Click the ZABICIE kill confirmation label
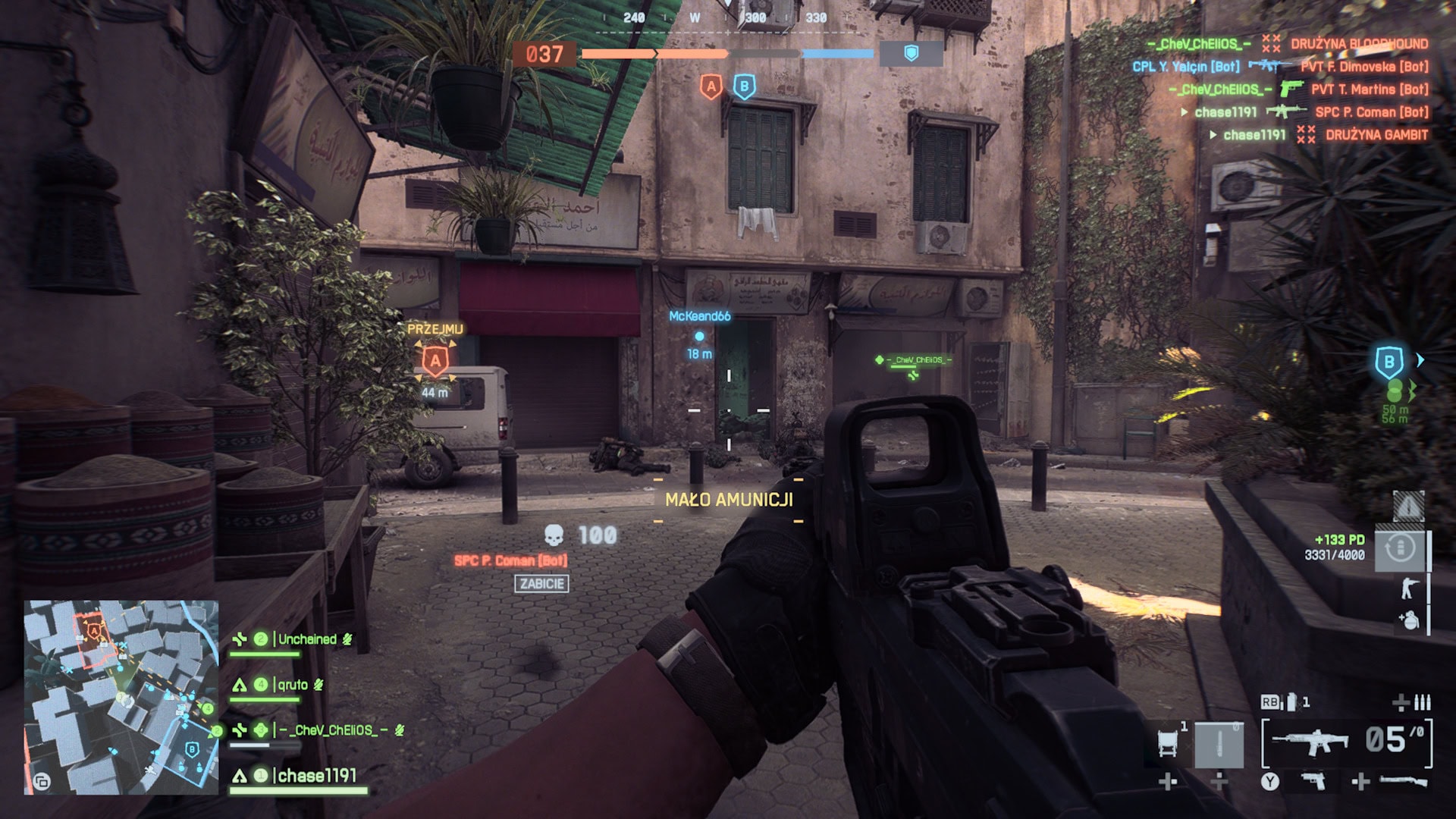The image size is (1456, 819). pos(541,585)
